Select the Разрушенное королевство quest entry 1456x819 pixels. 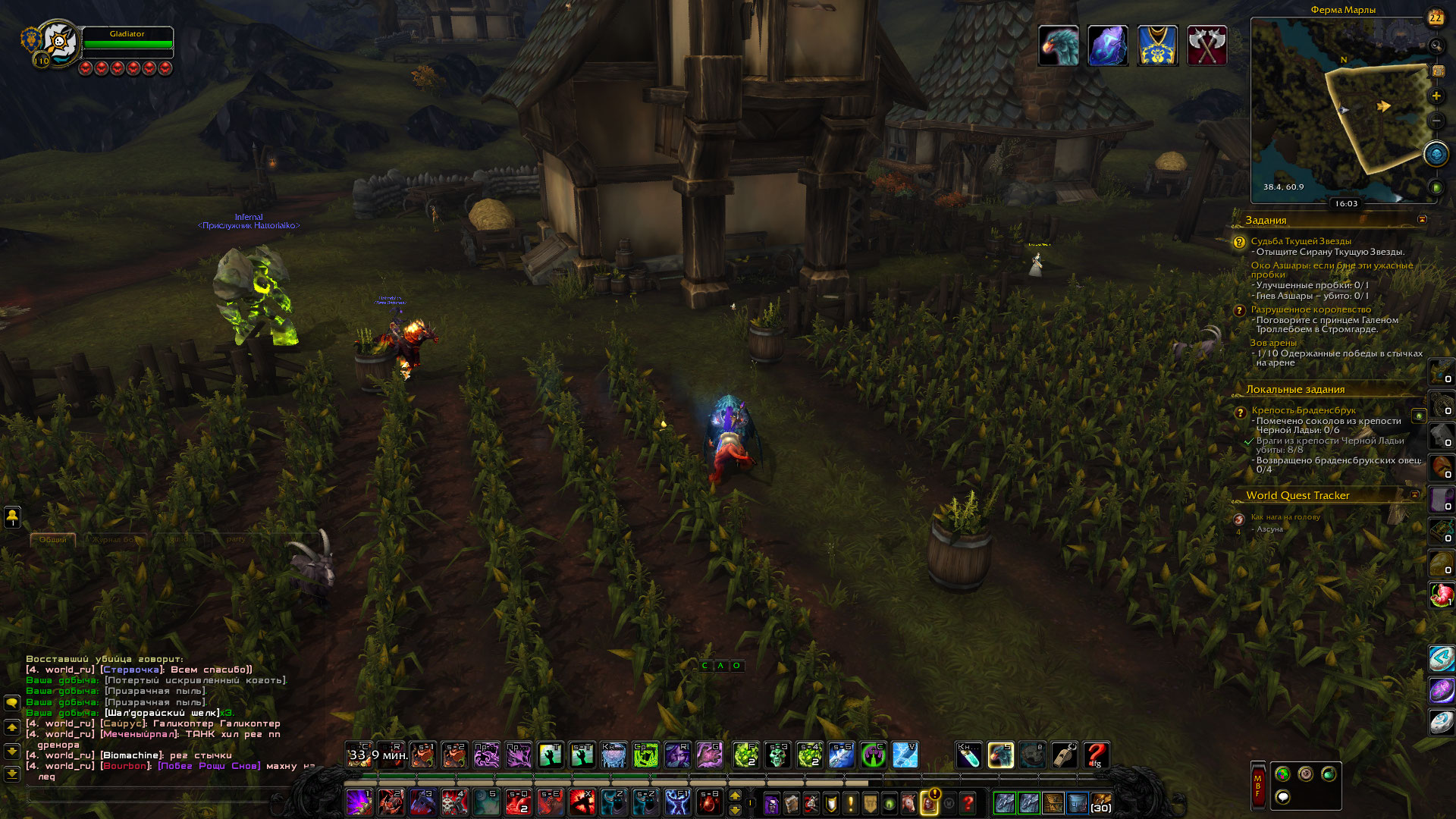pos(1310,309)
